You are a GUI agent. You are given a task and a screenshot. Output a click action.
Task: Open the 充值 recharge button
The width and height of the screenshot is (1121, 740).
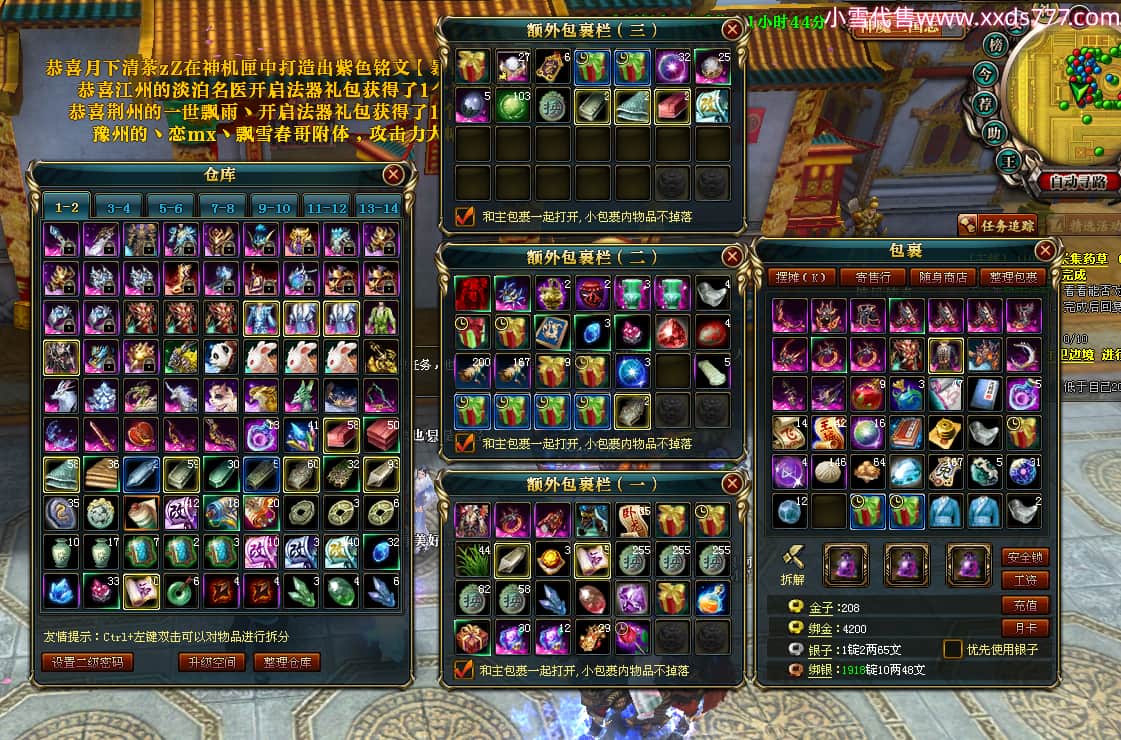click(x=1024, y=605)
